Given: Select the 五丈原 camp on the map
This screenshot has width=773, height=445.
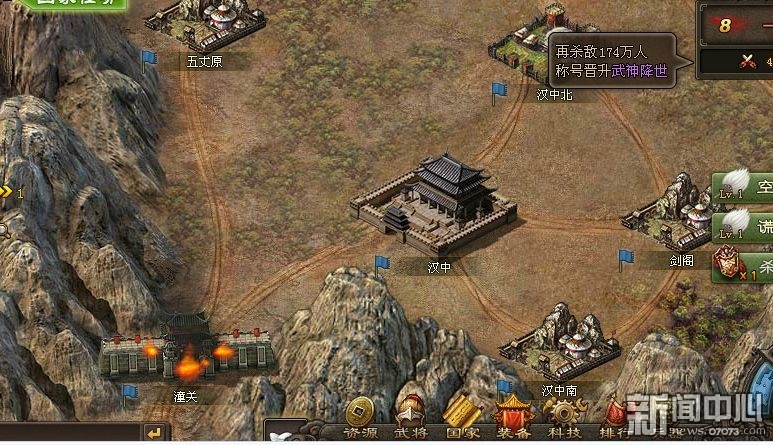Looking at the screenshot, I should 205,25.
